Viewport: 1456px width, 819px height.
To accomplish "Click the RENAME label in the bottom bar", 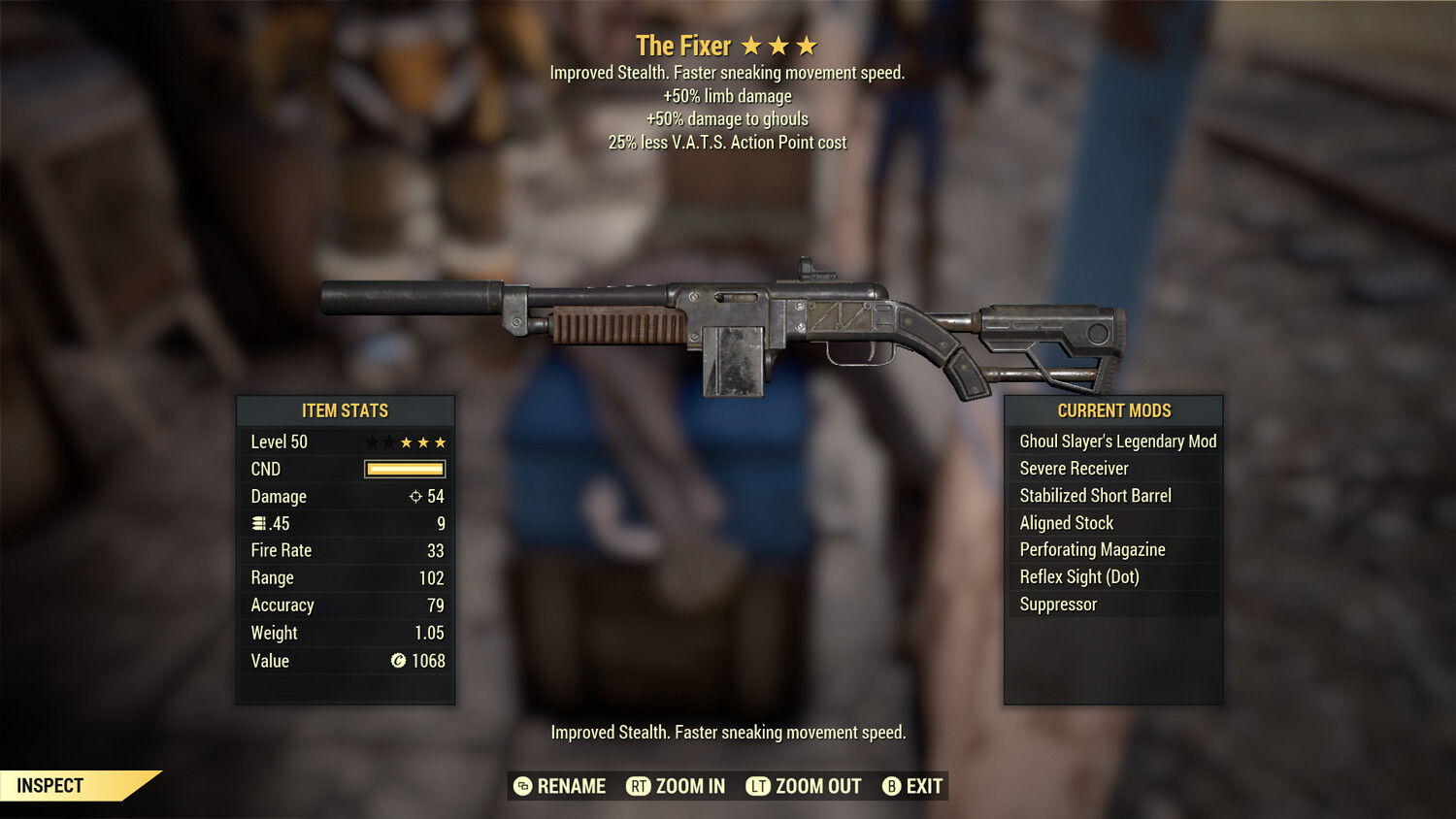I will click(x=571, y=786).
